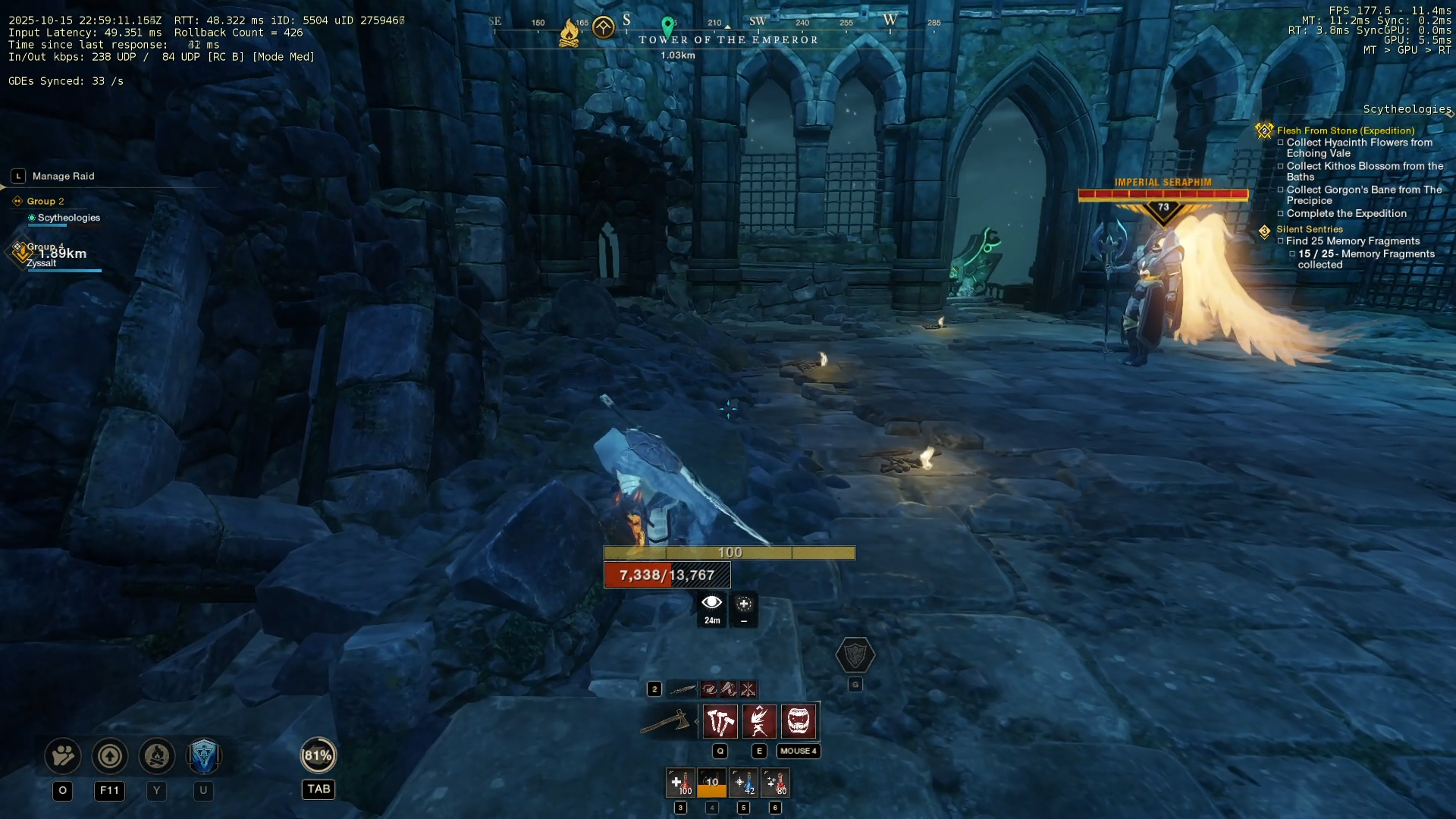Select the Flesh From Stone expedition quest

coord(1345,130)
